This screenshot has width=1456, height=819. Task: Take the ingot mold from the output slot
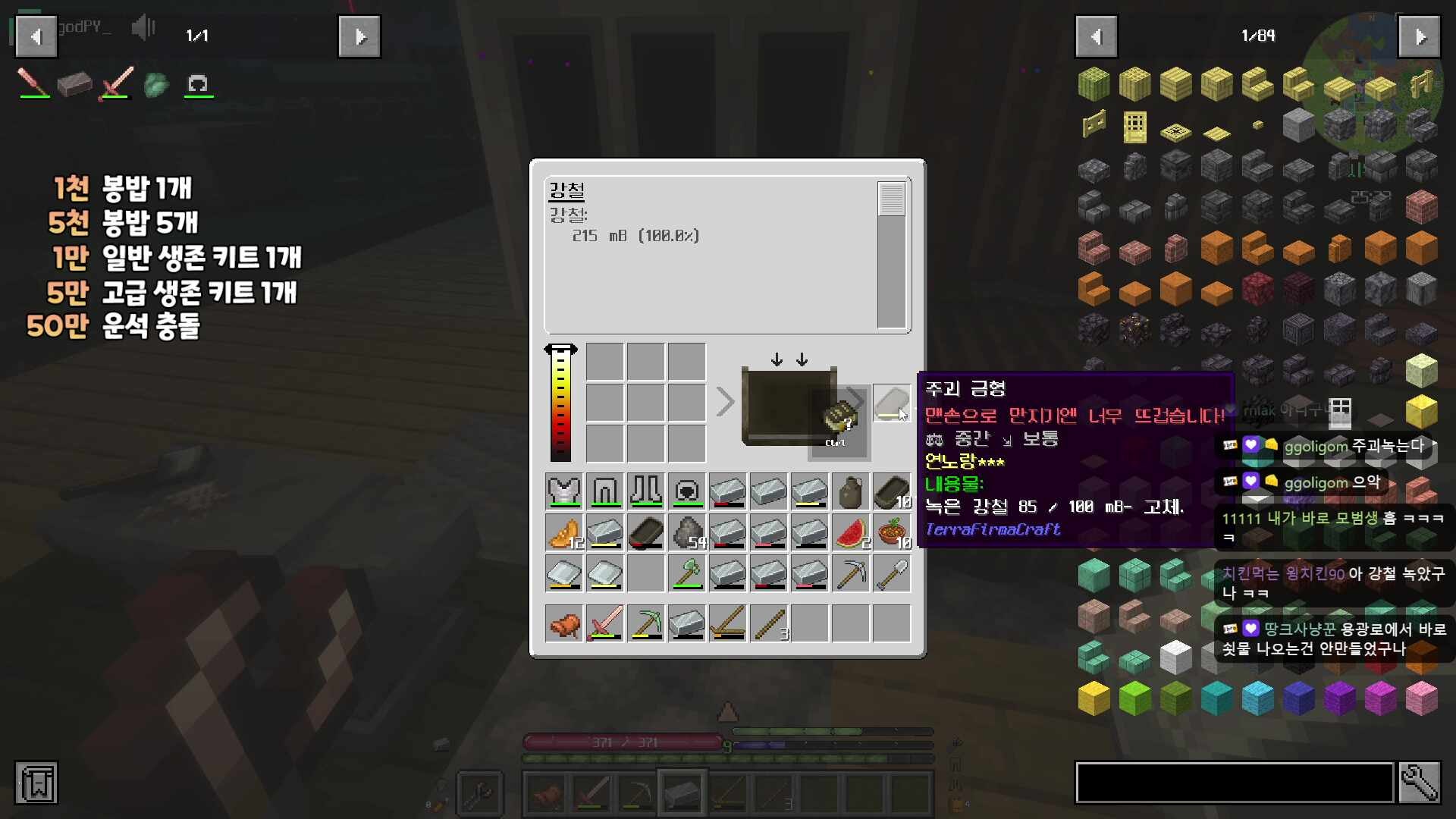point(891,402)
